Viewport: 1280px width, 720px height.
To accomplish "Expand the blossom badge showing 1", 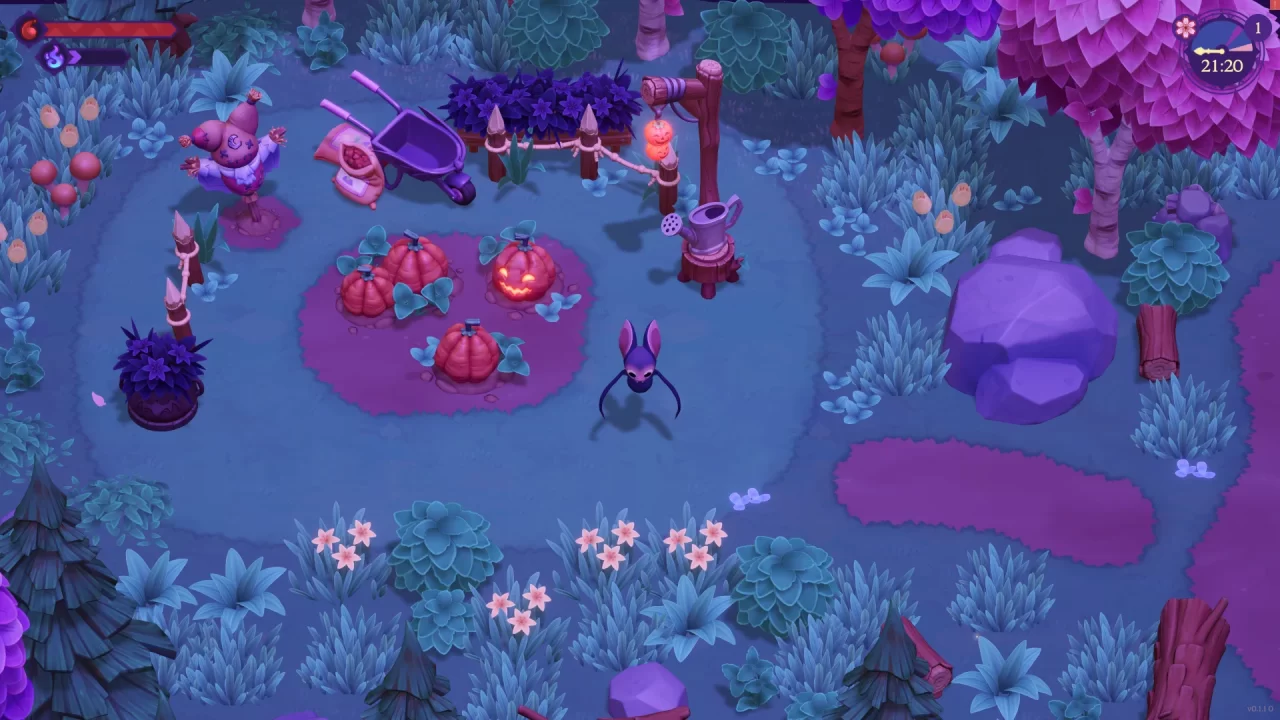I will click(x=1257, y=27).
